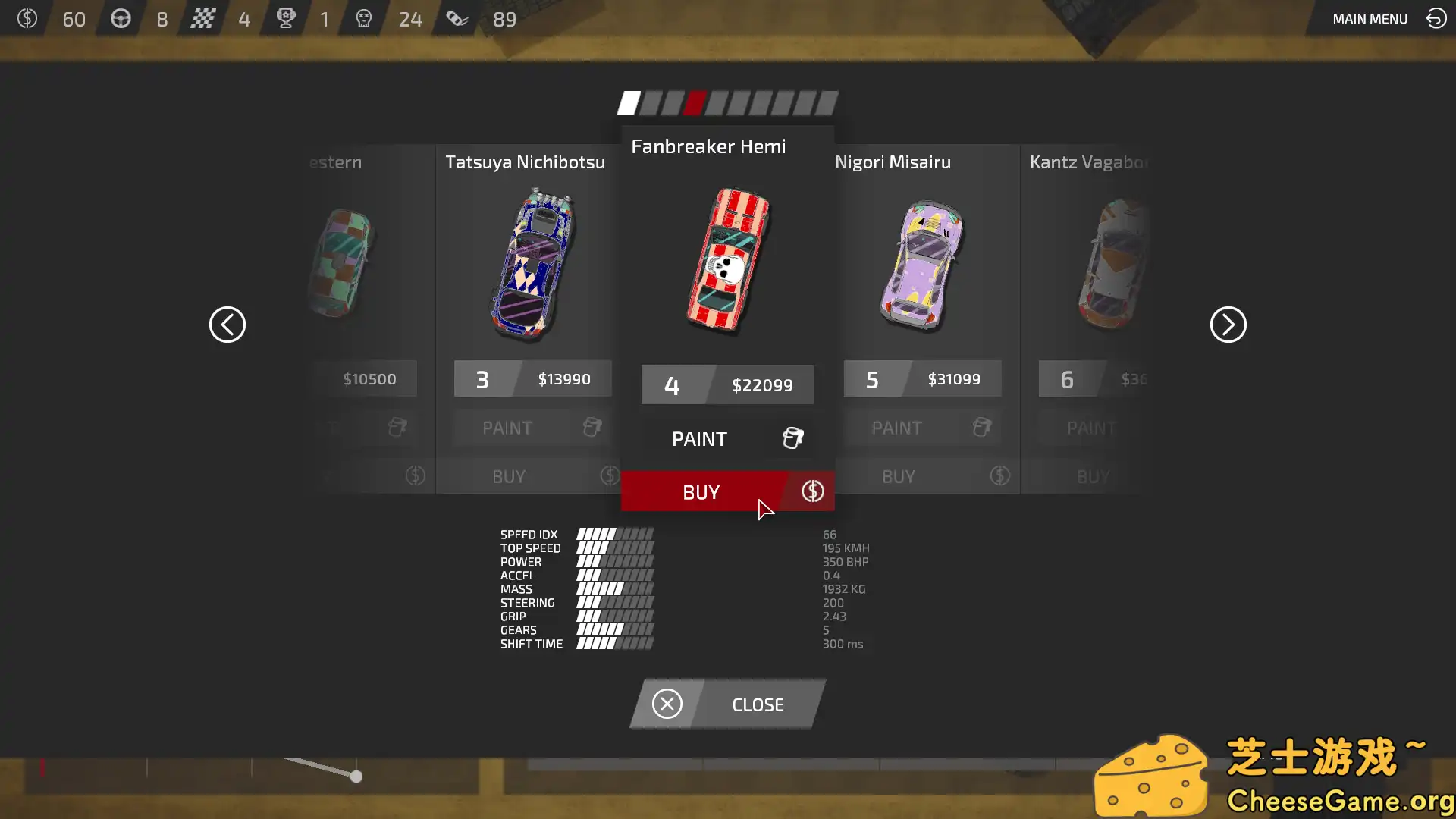Image resolution: width=1456 pixels, height=819 pixels.
Task: Open the paint bucket icon for Fanbreaker Hemi
Action: 792,438
